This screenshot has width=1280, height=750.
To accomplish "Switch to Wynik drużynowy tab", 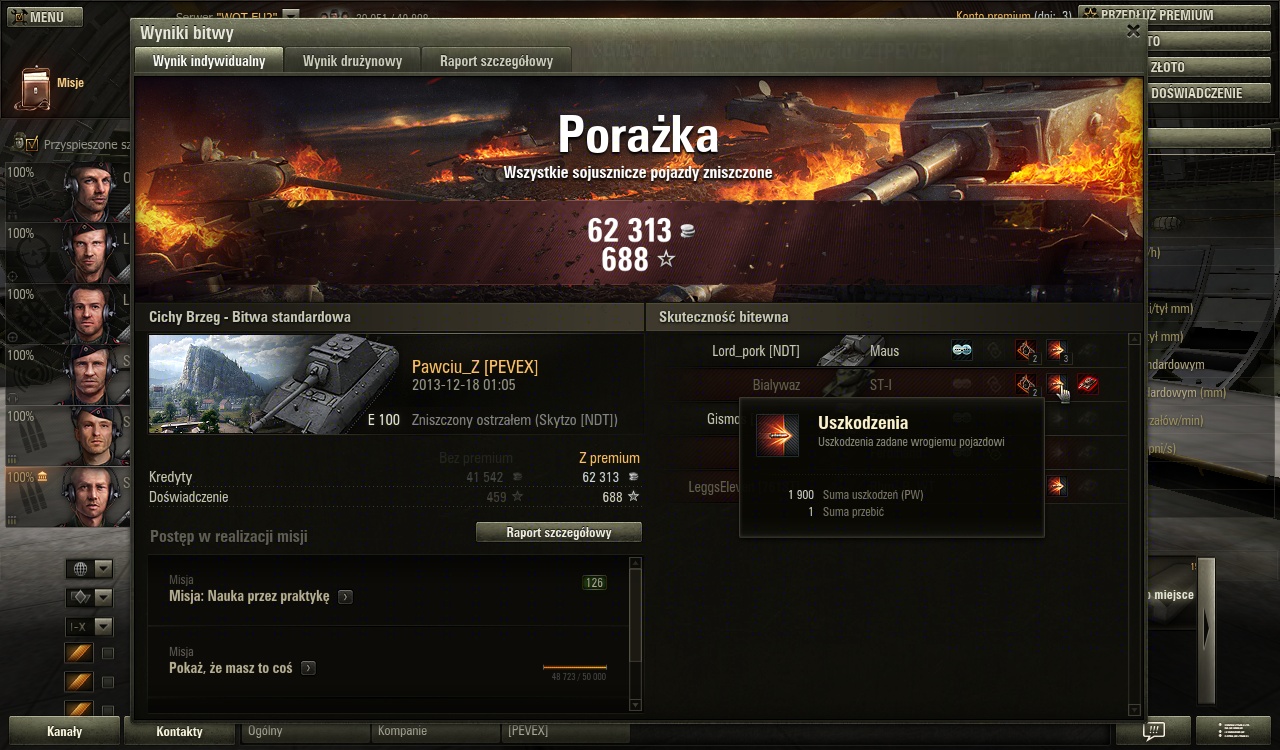I will (352, 61).
